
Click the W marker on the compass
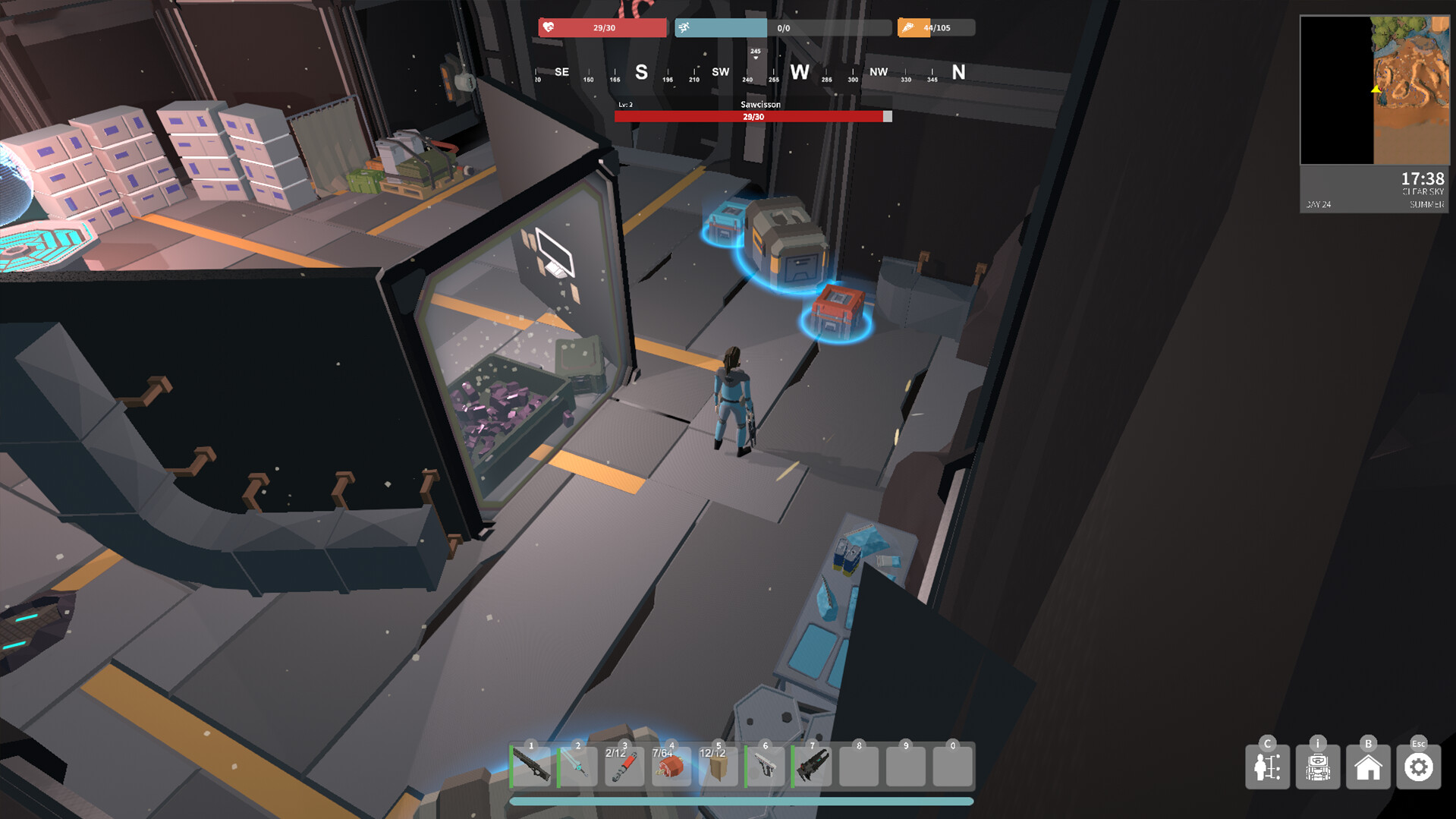[799, 72]
